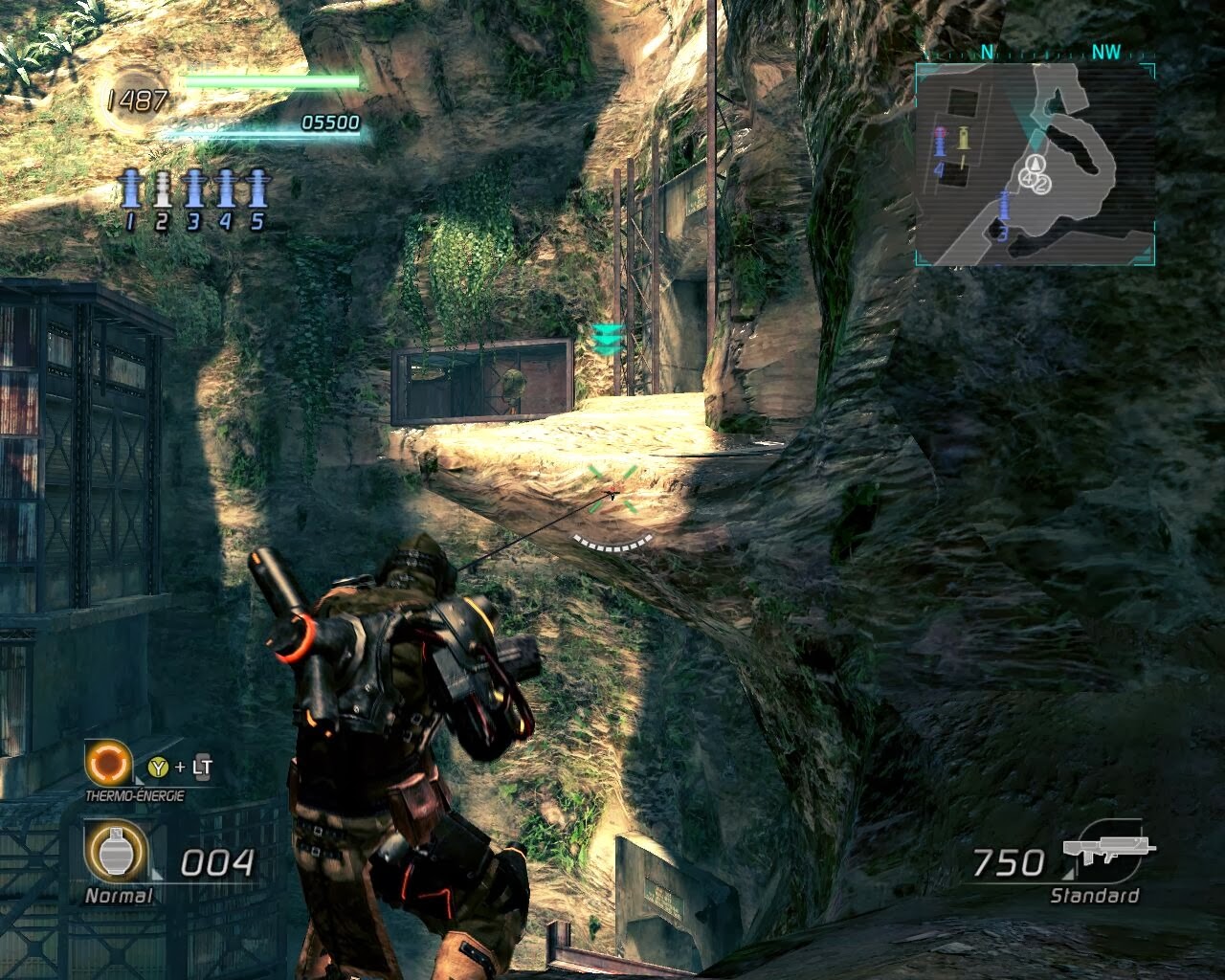Viewport: 1225px width, 980px height.
Task: Select data post 1 icon
Action: click(x=131, y=189)
